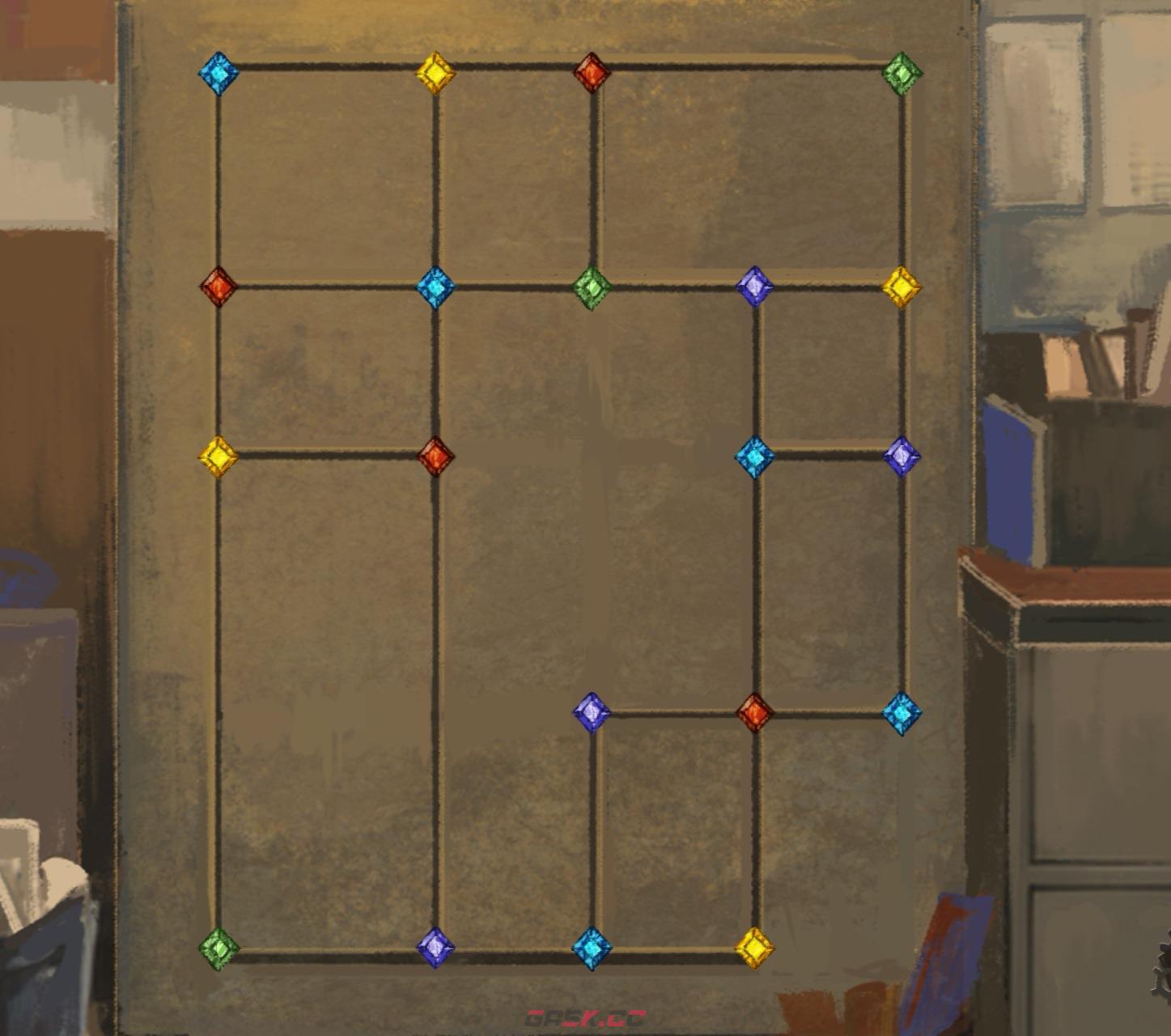Click the purple gem between yellow and blue gems
Viewport: 1171px width, 1036px height.
(x=902, y=456)
